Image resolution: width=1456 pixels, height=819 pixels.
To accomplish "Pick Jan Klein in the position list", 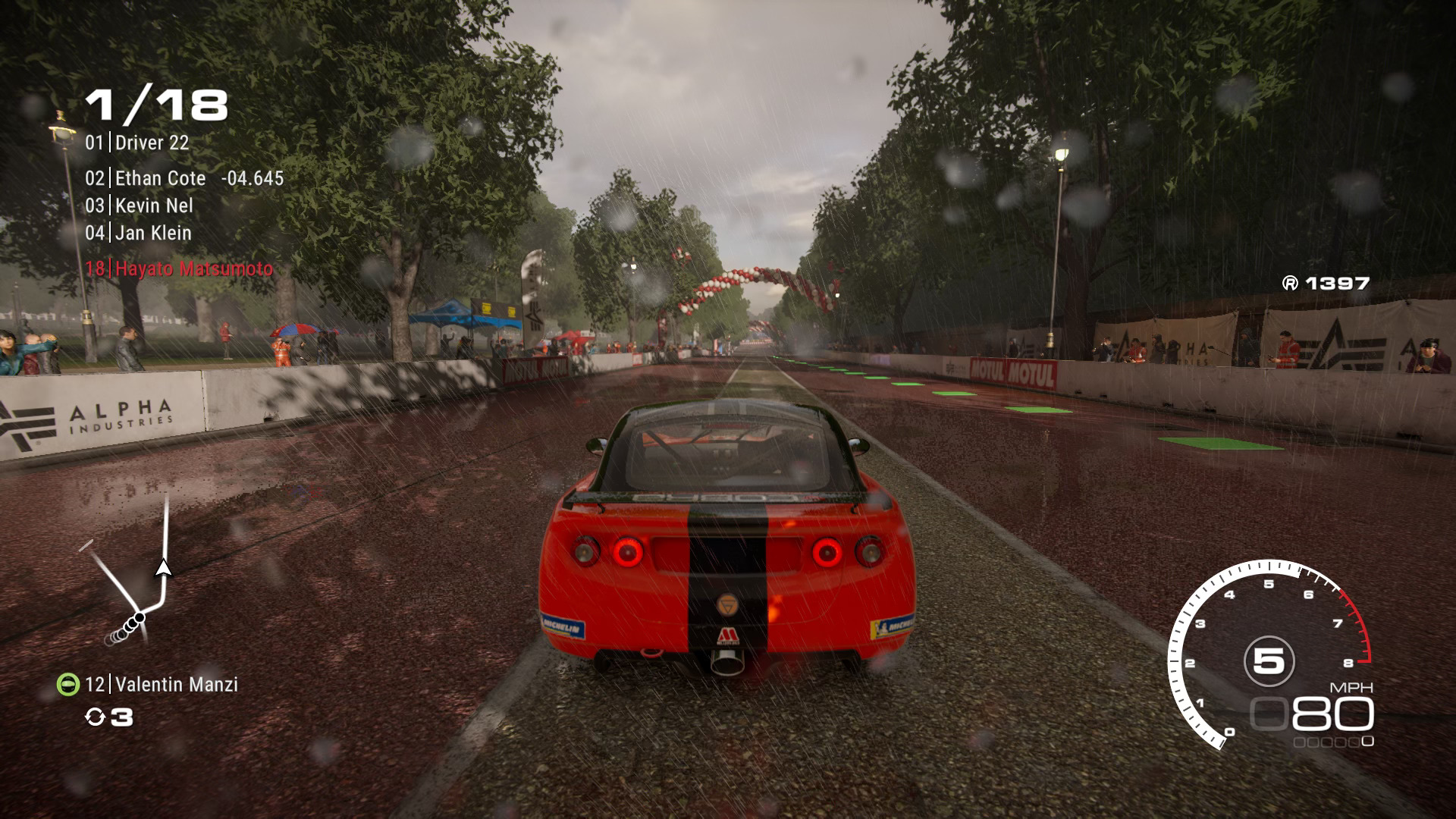I will (139, 233).
